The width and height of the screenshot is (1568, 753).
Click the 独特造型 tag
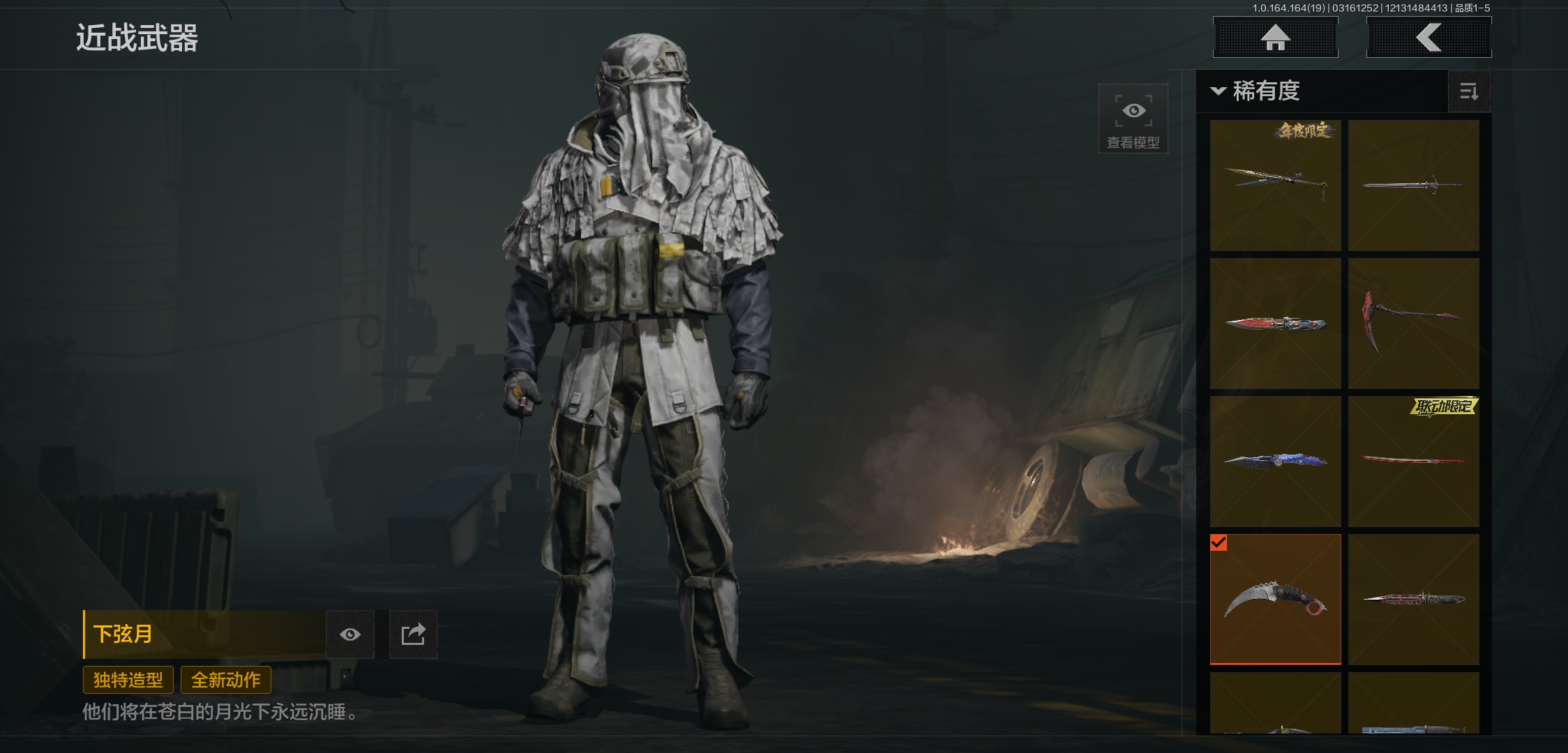[x=128, y=680]
